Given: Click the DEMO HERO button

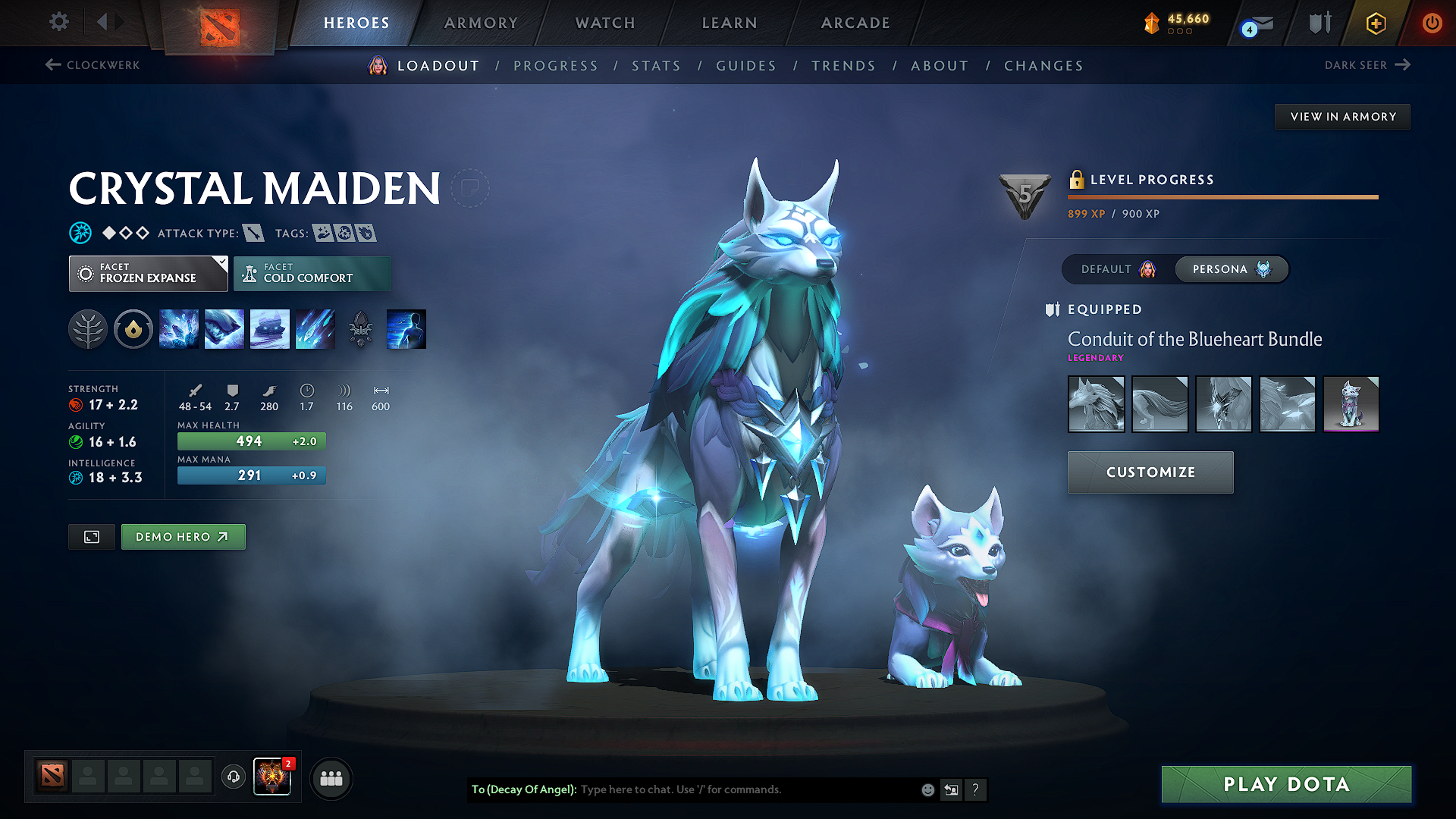Looking at the screenshot, I should coord(183,536).
